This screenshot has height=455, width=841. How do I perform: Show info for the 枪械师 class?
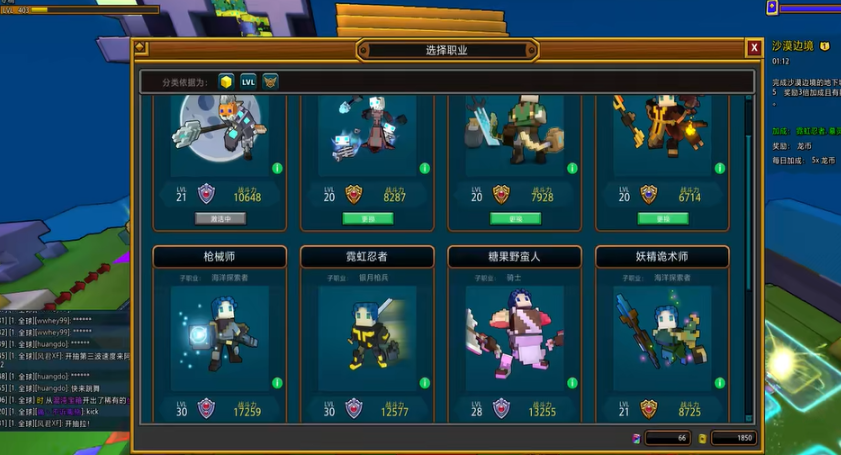[277, 381]
